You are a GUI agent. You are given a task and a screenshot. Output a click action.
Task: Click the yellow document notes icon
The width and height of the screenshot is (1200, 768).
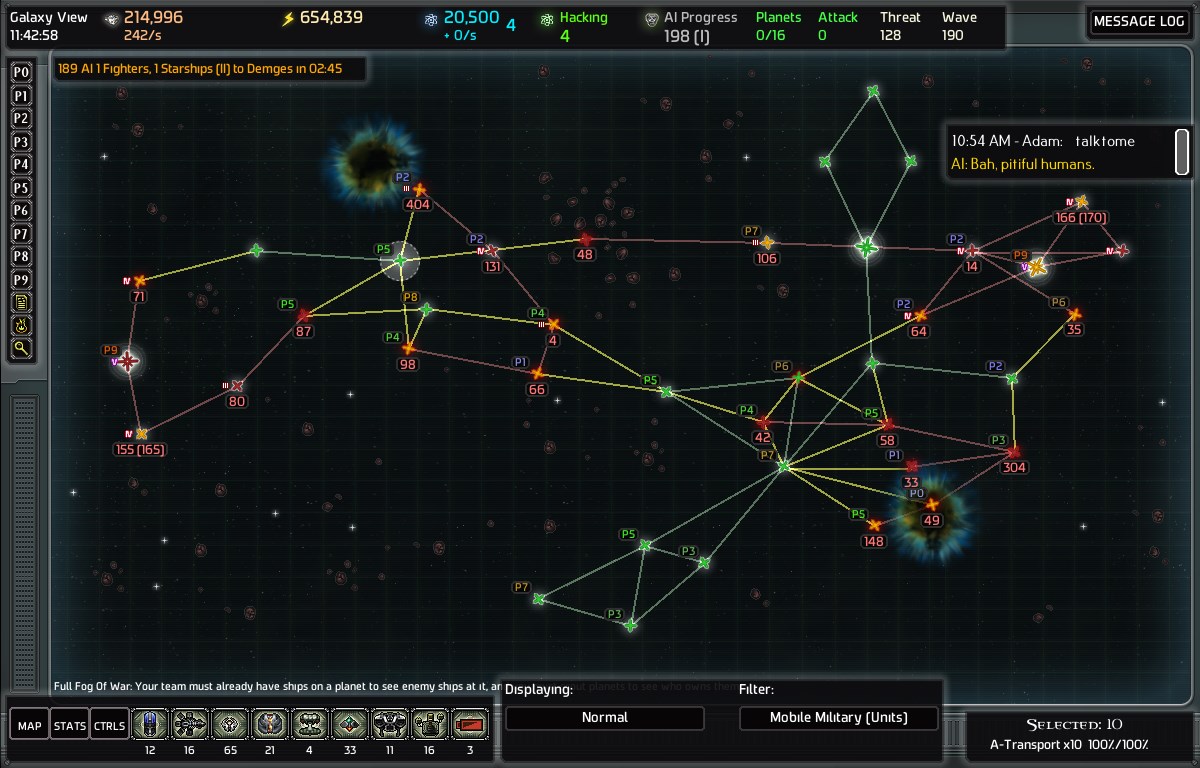pos(21,302)
